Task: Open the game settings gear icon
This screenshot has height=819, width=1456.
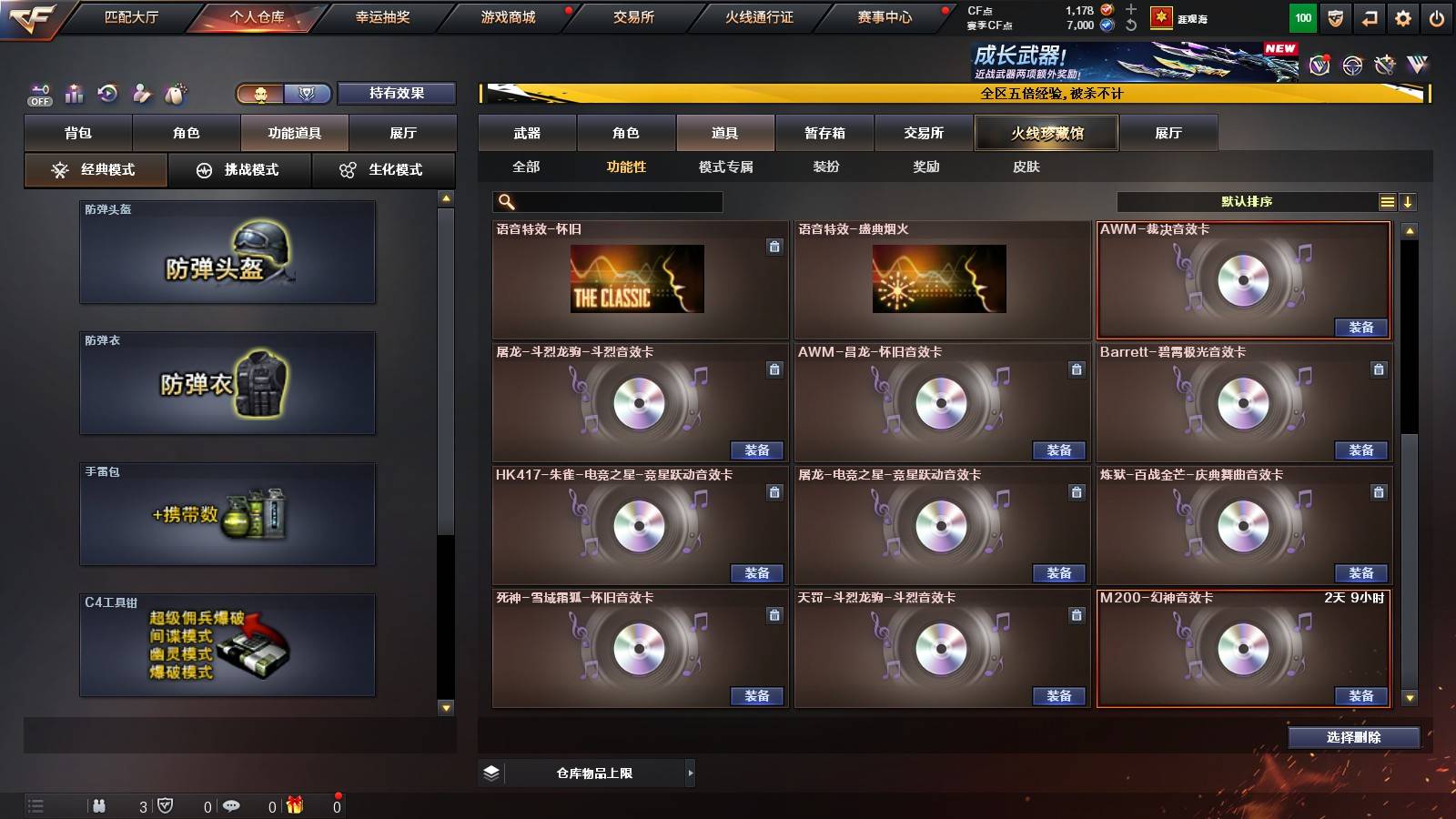Action: tap(1402, 17)
